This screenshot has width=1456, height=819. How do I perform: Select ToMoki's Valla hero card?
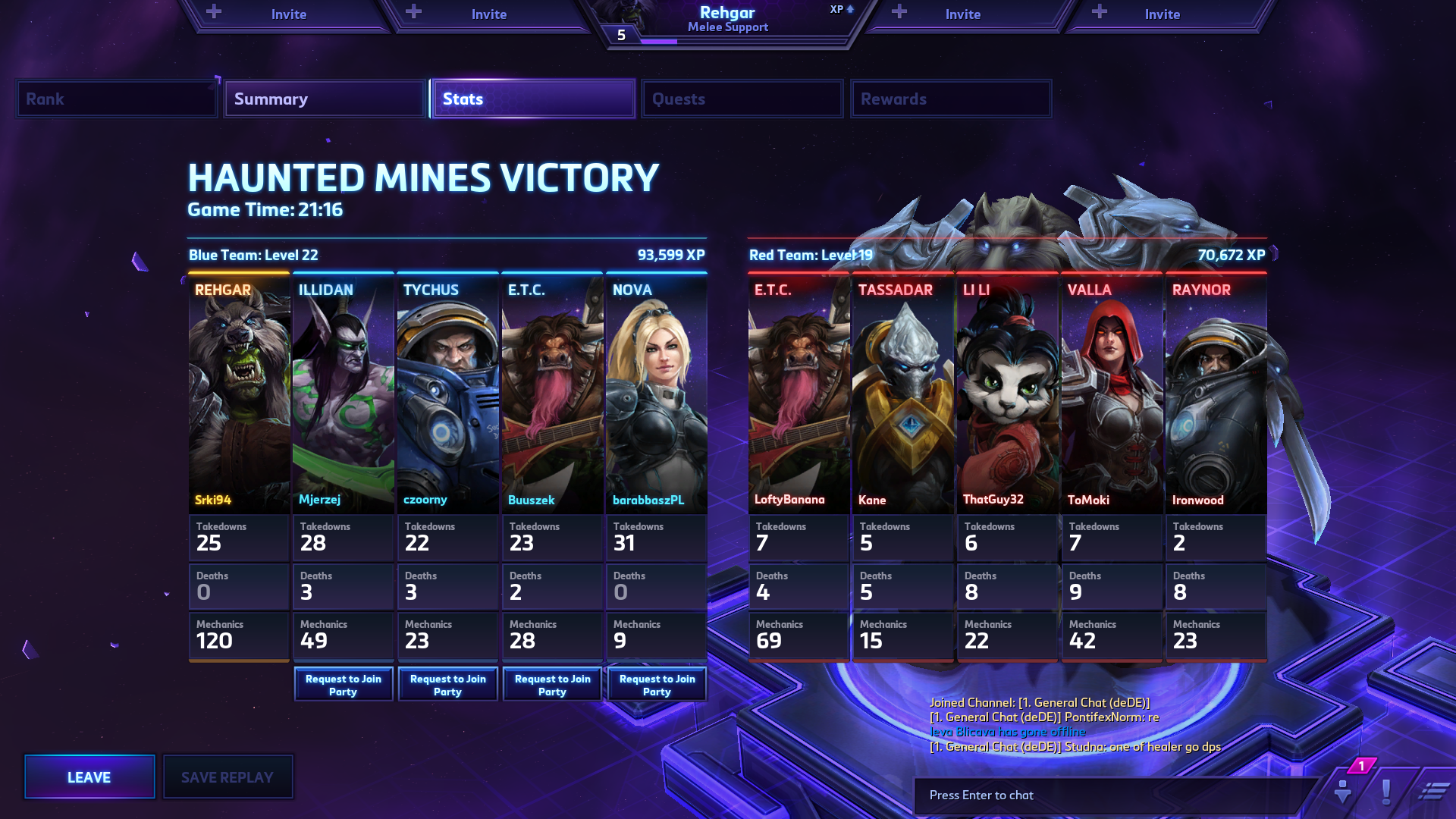(x=1112, y=394)
